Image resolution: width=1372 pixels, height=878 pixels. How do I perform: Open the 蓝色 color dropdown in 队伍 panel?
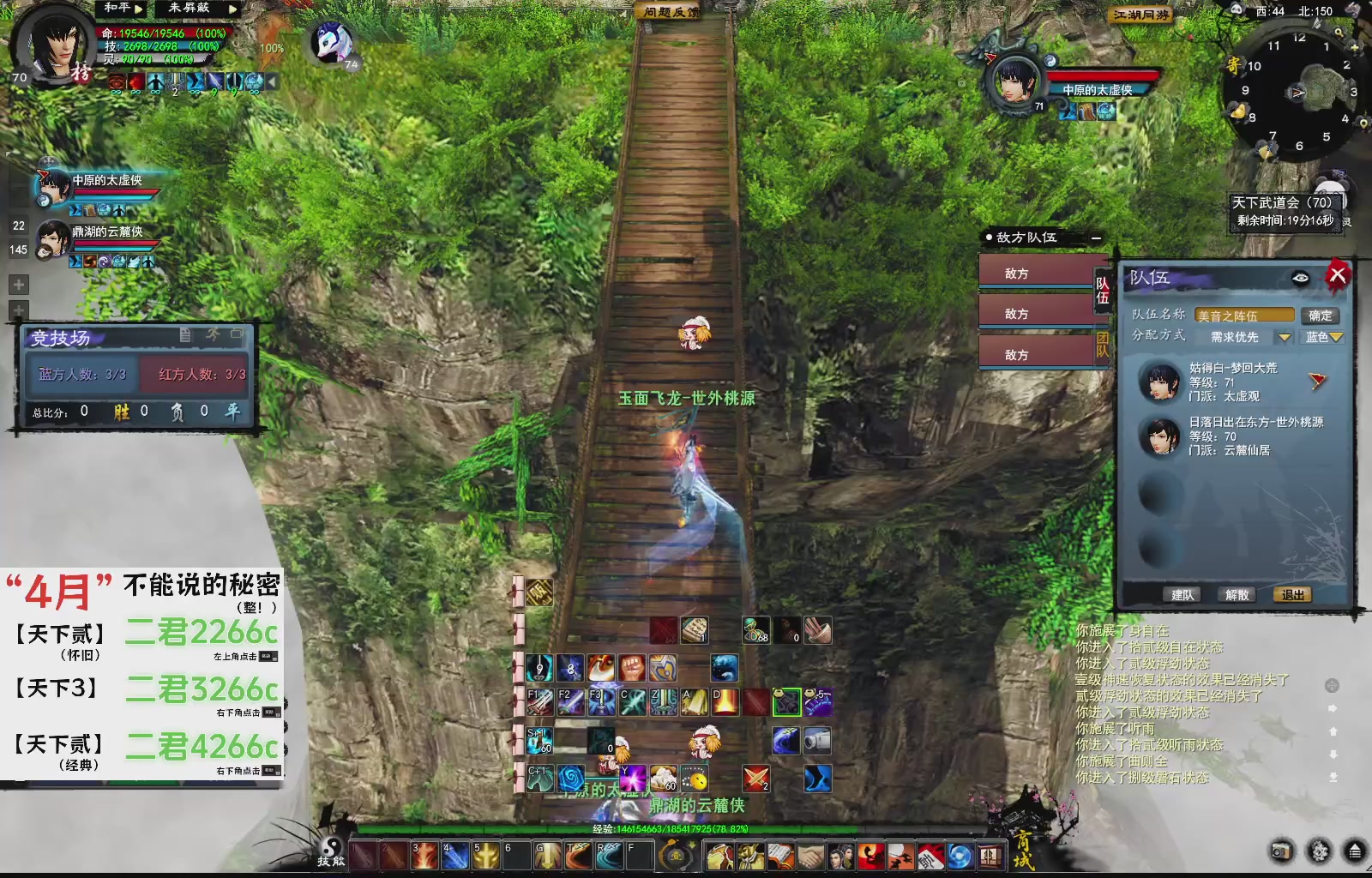[1323, 338]
